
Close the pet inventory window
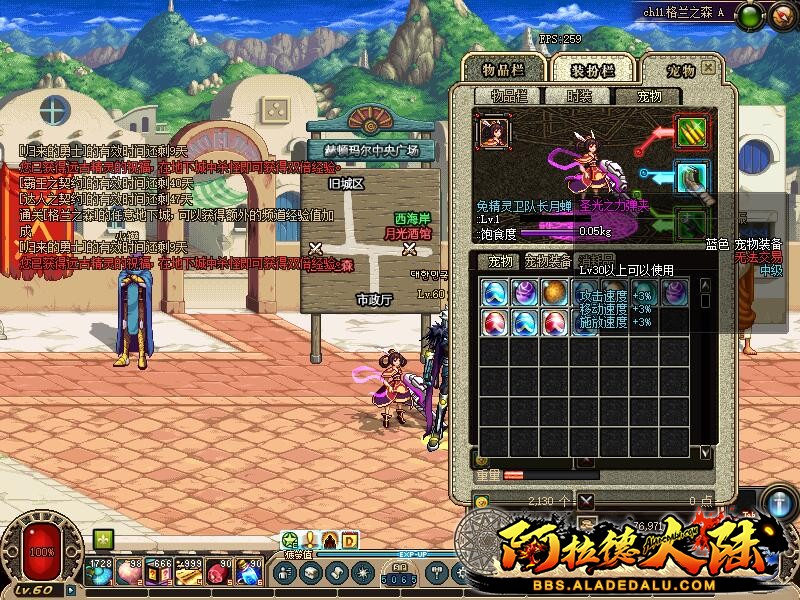coord(709,67)
